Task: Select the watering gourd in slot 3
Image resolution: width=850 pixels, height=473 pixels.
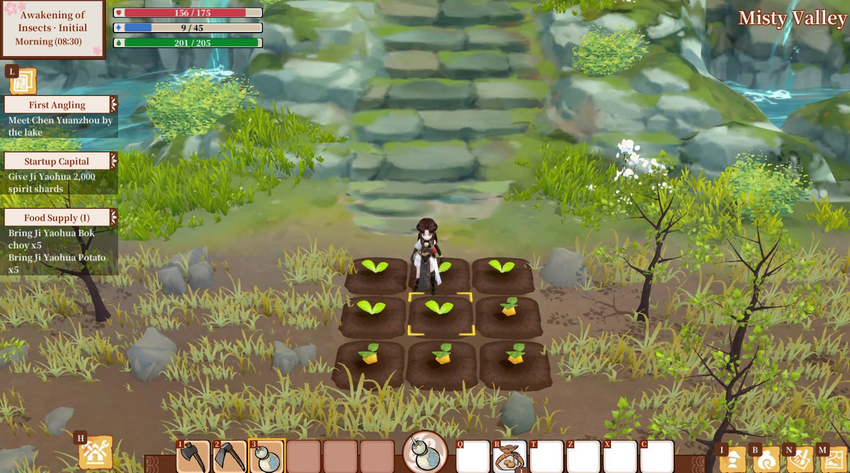Action: [x=267, y=456]
